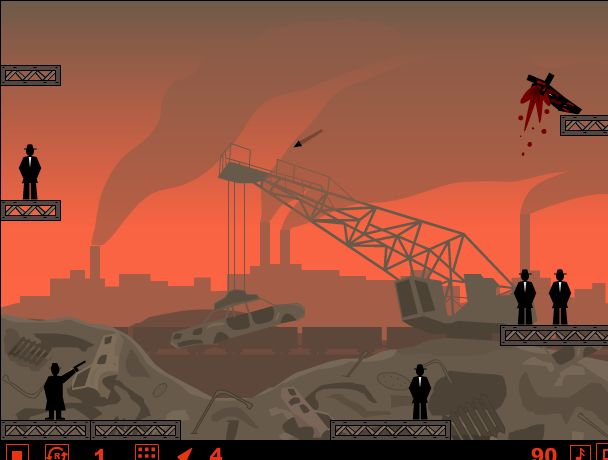608x460 pixels.
Task: Click the square menu button
Action: (17, 453)
